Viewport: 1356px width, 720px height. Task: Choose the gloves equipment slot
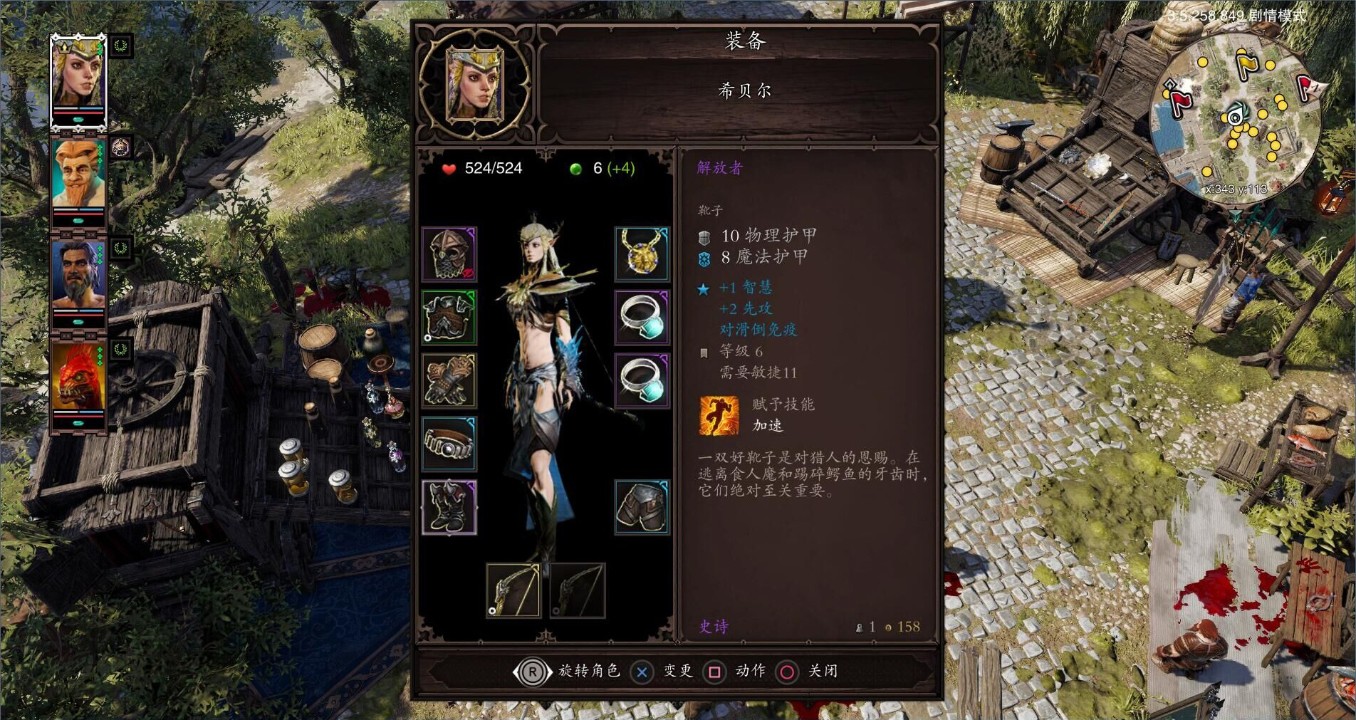pyautogui.click(x=449, y=380)
